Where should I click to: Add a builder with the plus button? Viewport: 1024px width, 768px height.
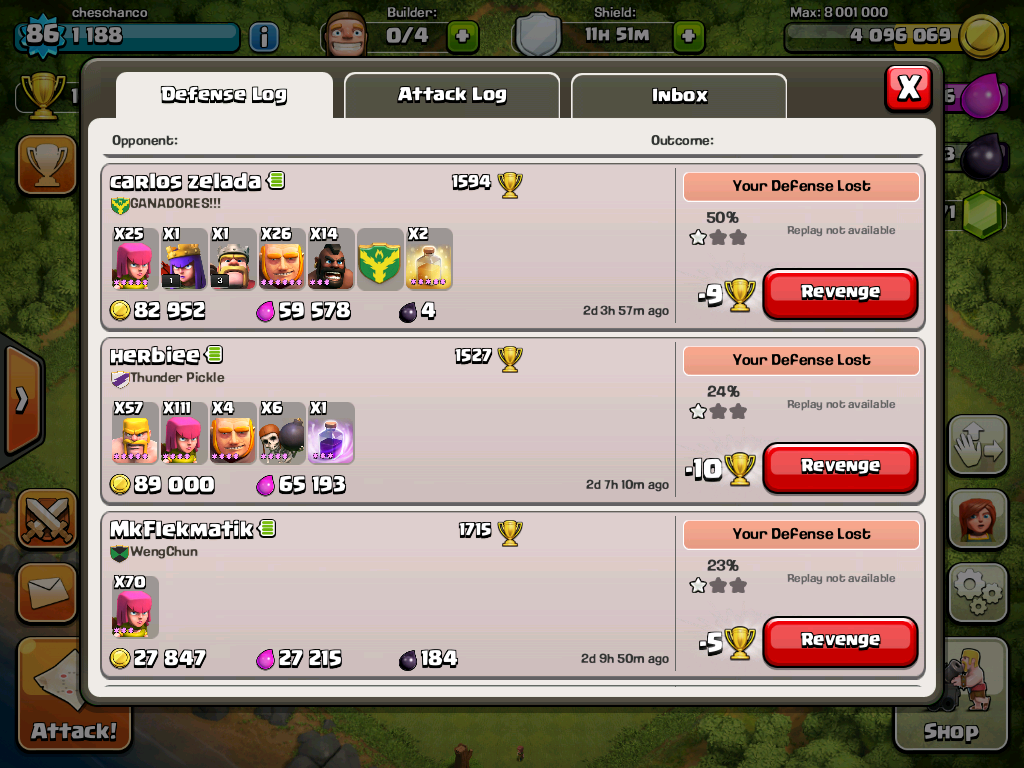[462, 37]
